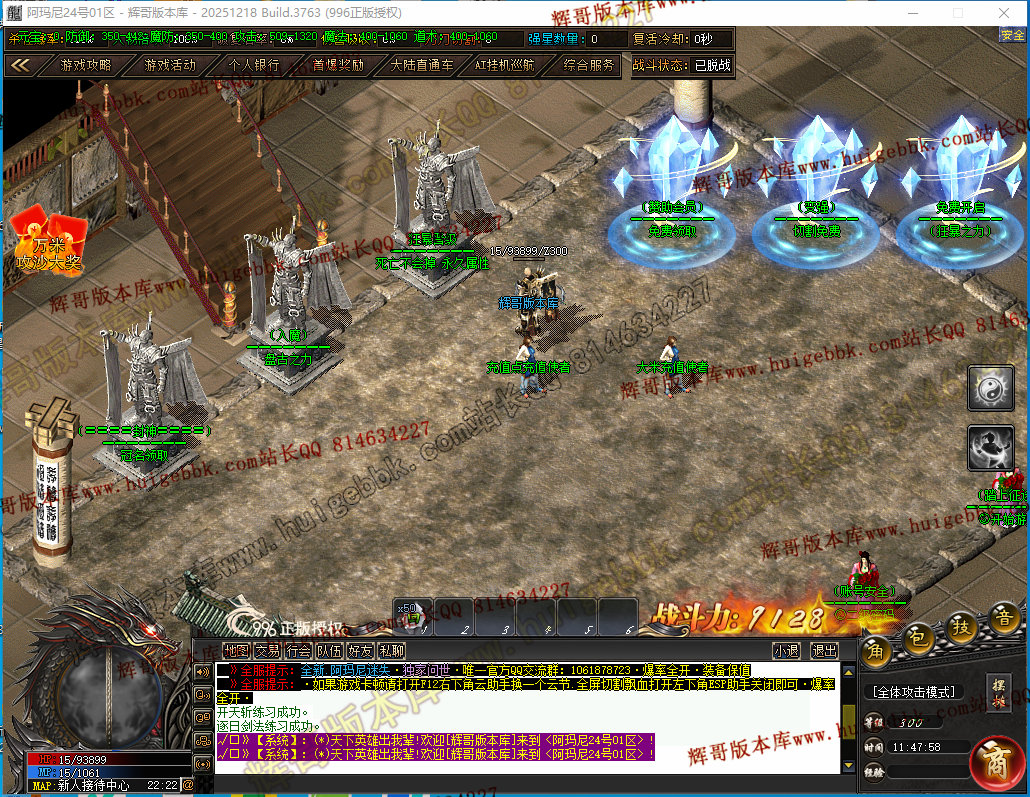Open the 综合服务 services menu
Viewport: 1030px width, 797px height.
(x=588, y=65)
